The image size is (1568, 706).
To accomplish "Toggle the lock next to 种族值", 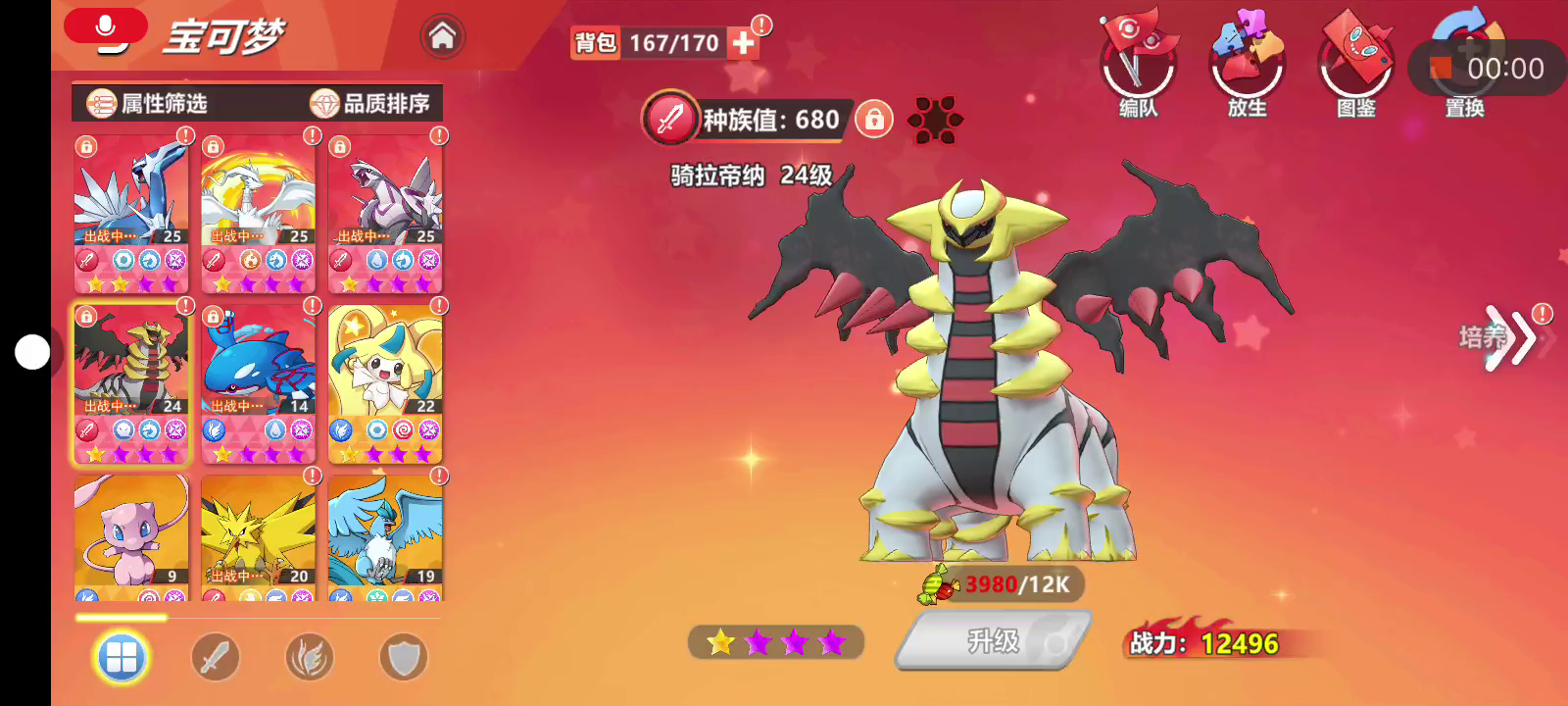I will tap(874, 120).
